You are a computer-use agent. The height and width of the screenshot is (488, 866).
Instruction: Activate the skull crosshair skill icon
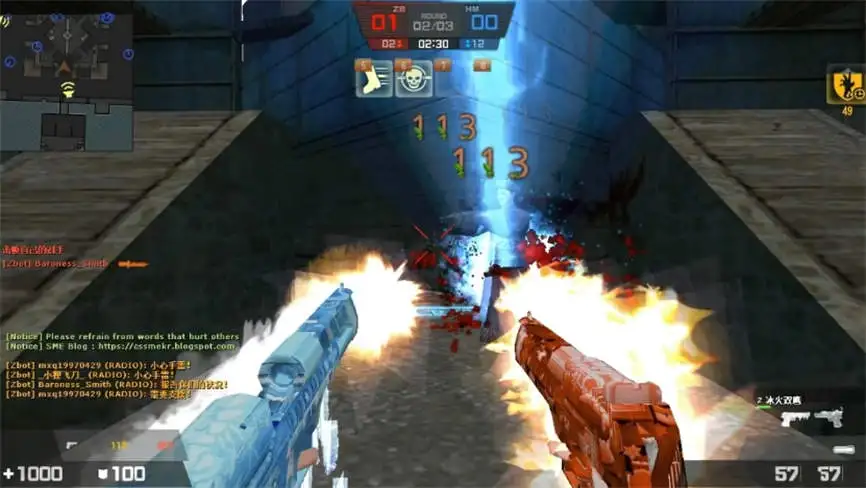(414, 79)
